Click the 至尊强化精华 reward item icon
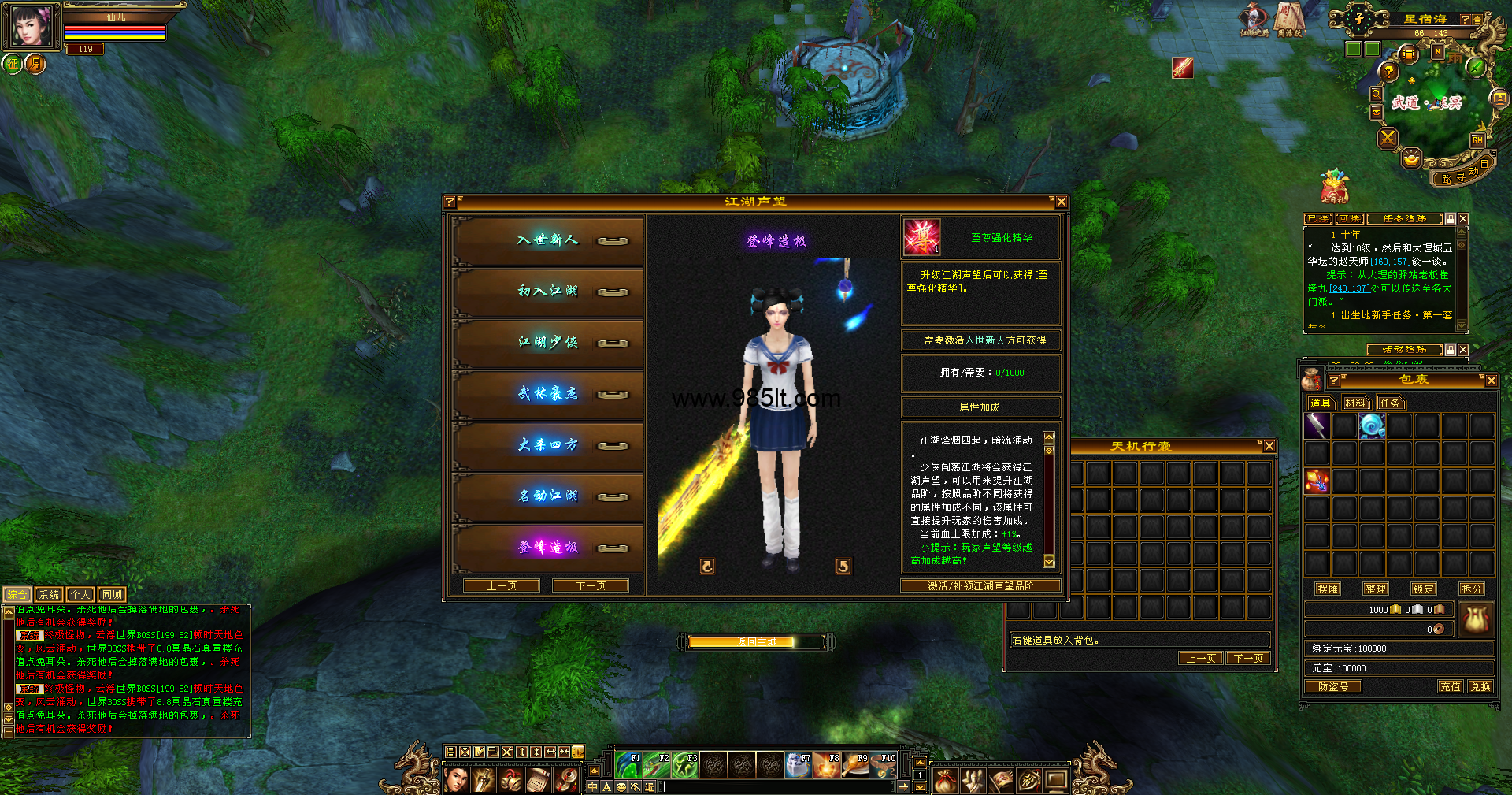Screen dimensions: 1512x795 (921, 237)
